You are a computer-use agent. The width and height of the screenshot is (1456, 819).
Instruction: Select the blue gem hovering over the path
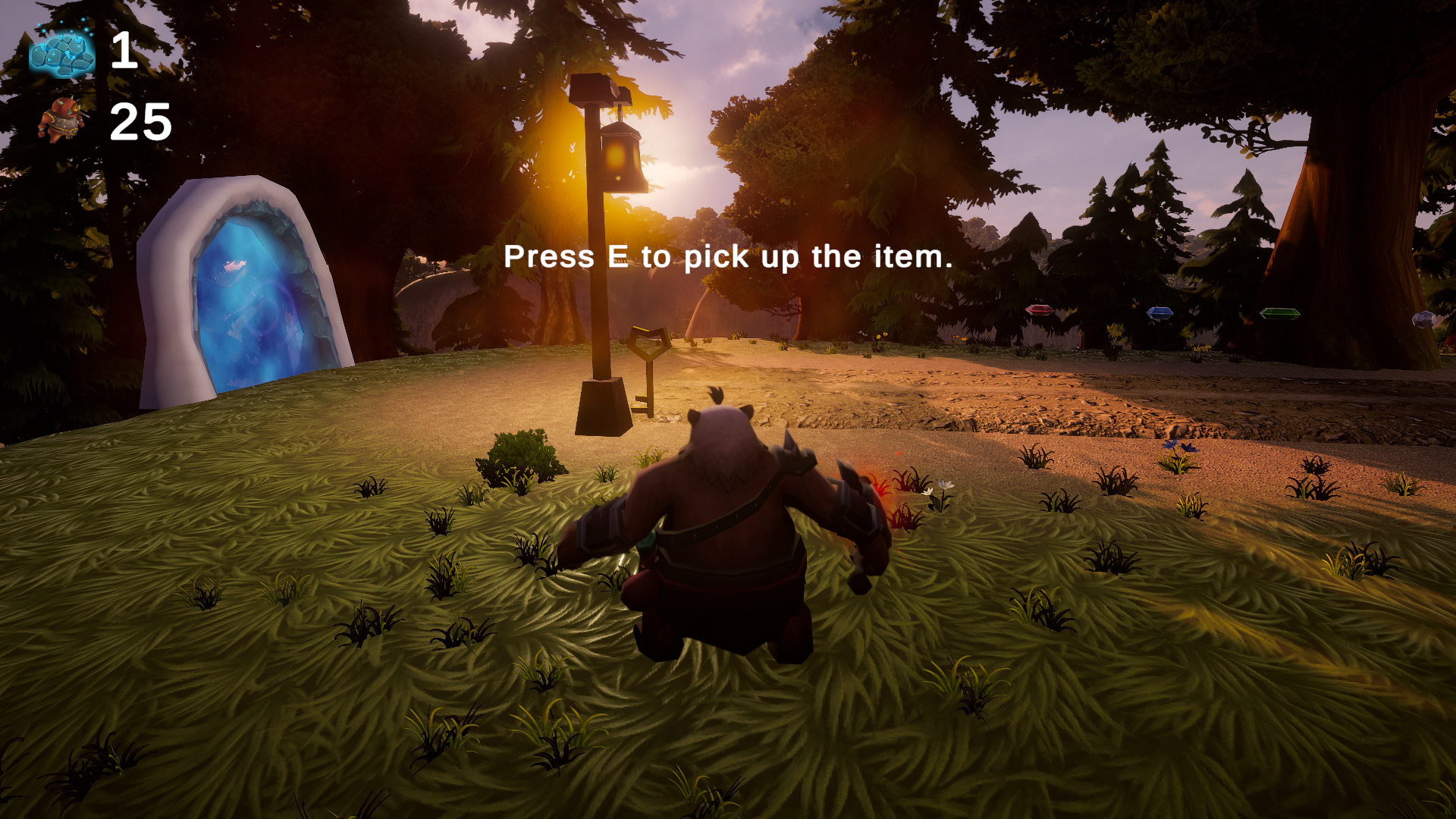[x=1159, y=312]
